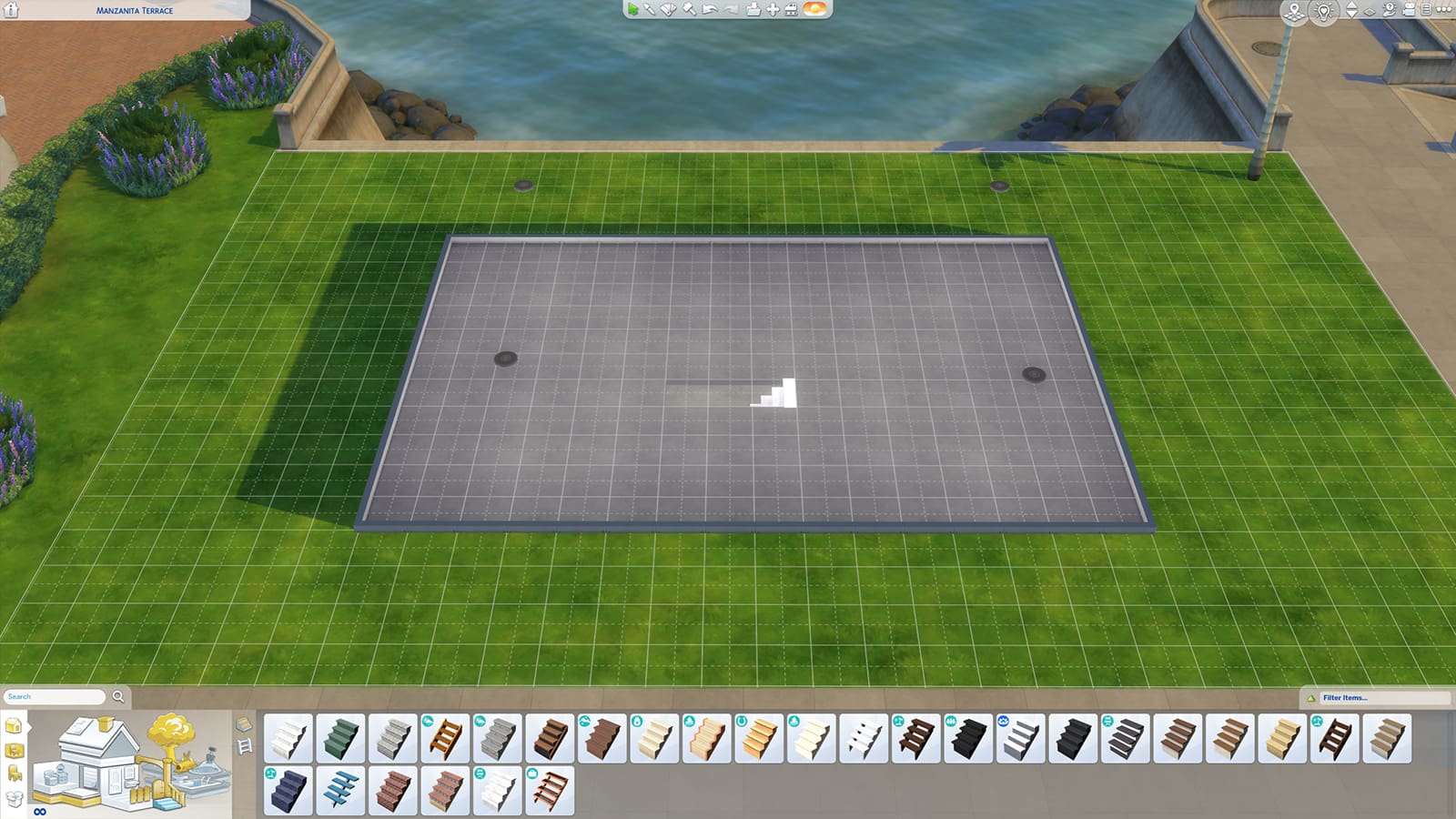Screen dimensions: 1456x819
Task: Toggle the lighting bulb control
Action: click(x=1324, y=13)
